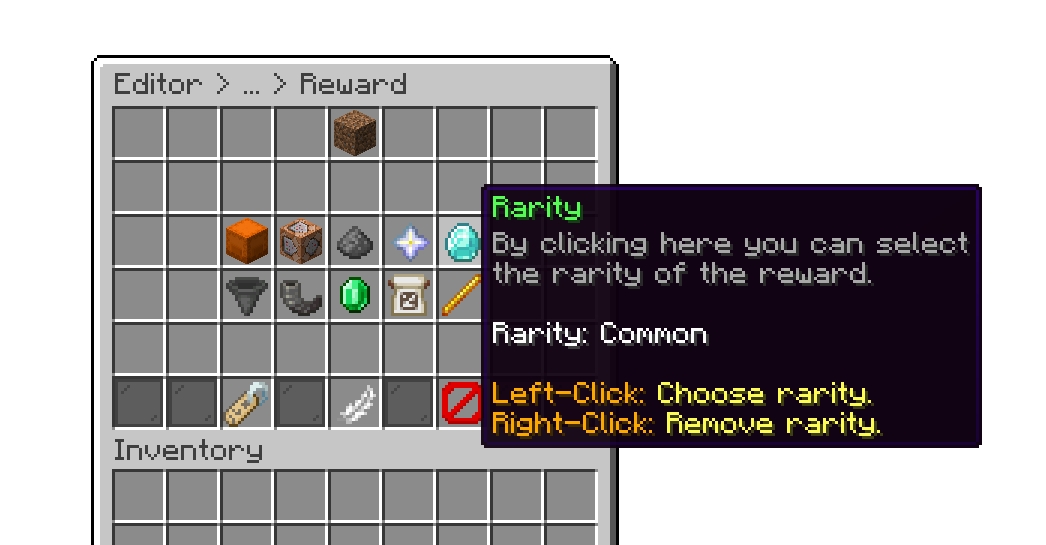Image resolution: width=1046 pixels, height=545 pixels.
Task: Click the orange concrete block slot
Action: 246,241
